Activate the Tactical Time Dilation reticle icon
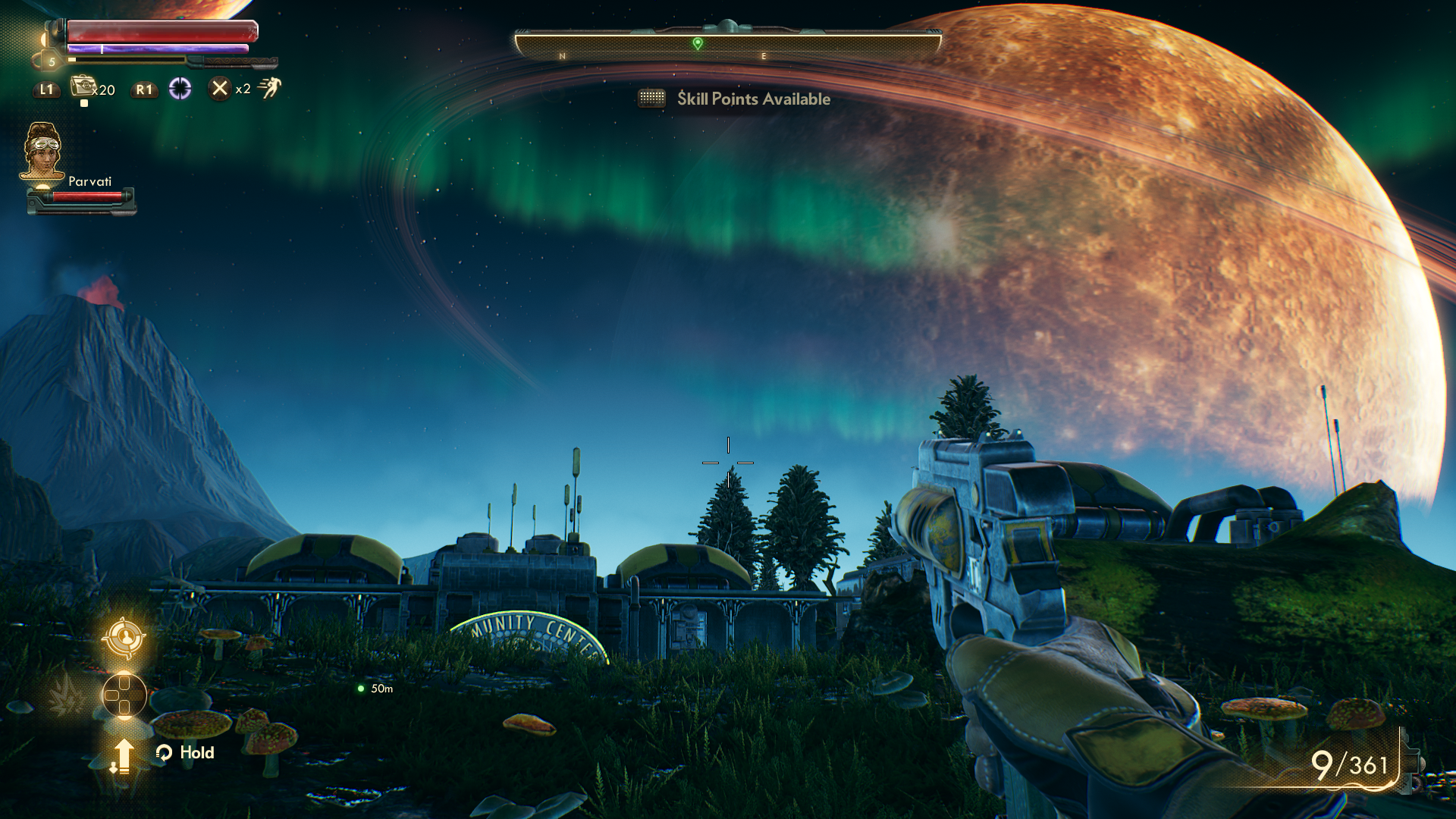1456x819 pixels. [x=180, y=89]
